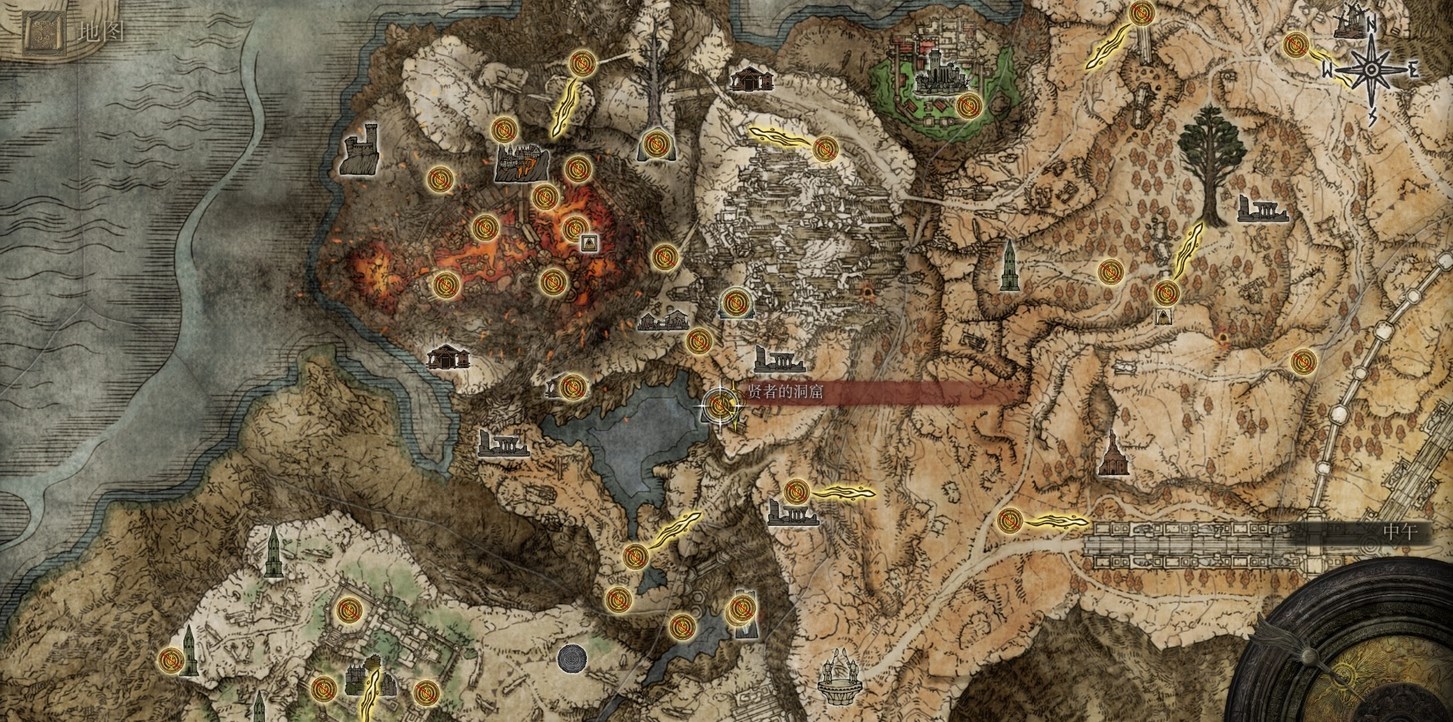The height and width of the screenshot is (722, 1453).
Task: Click the grey fort icon west of the lava
Action: click(x=359, y=151)
